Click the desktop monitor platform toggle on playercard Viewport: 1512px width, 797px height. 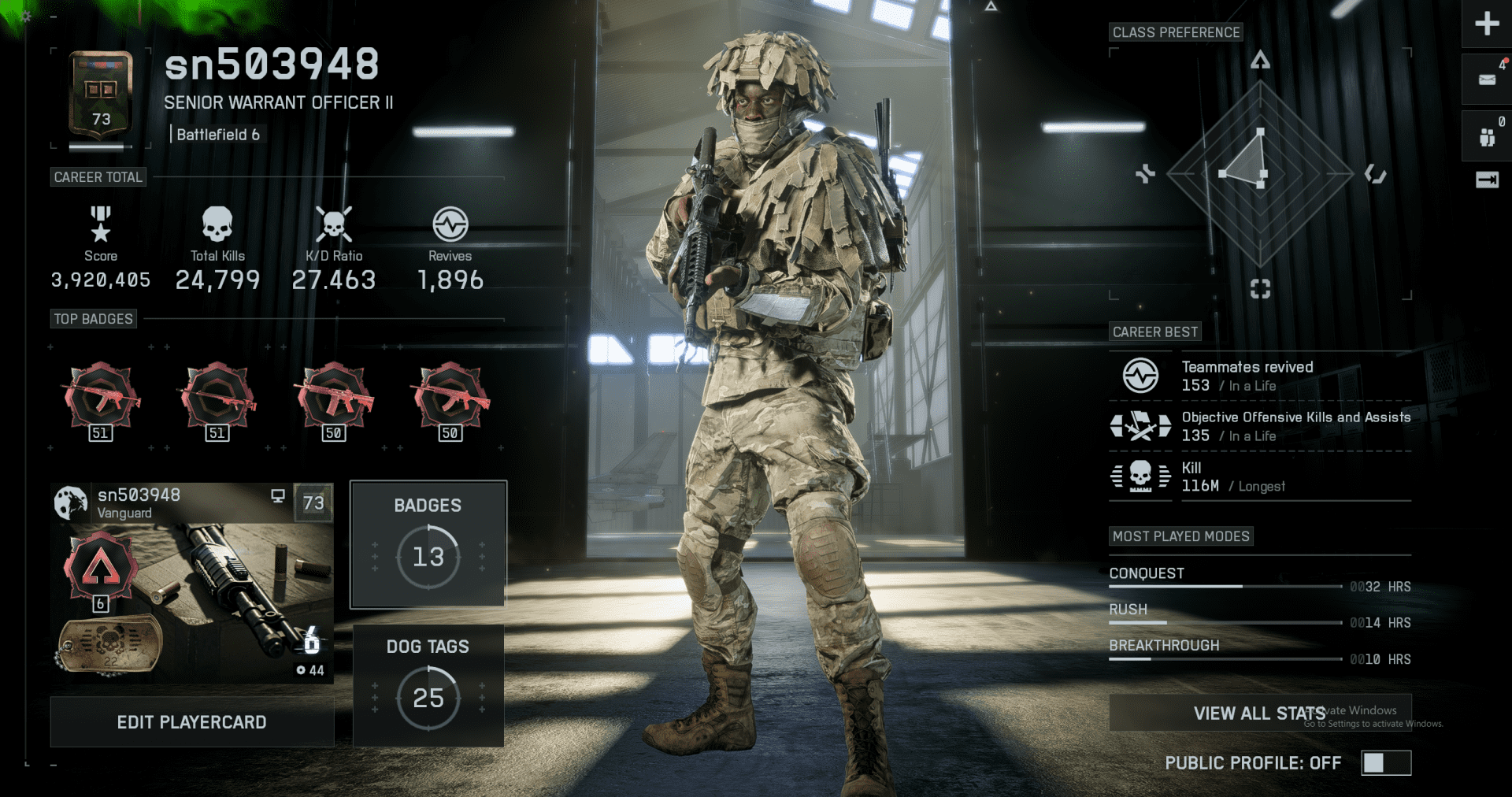[x=276, y=495]
